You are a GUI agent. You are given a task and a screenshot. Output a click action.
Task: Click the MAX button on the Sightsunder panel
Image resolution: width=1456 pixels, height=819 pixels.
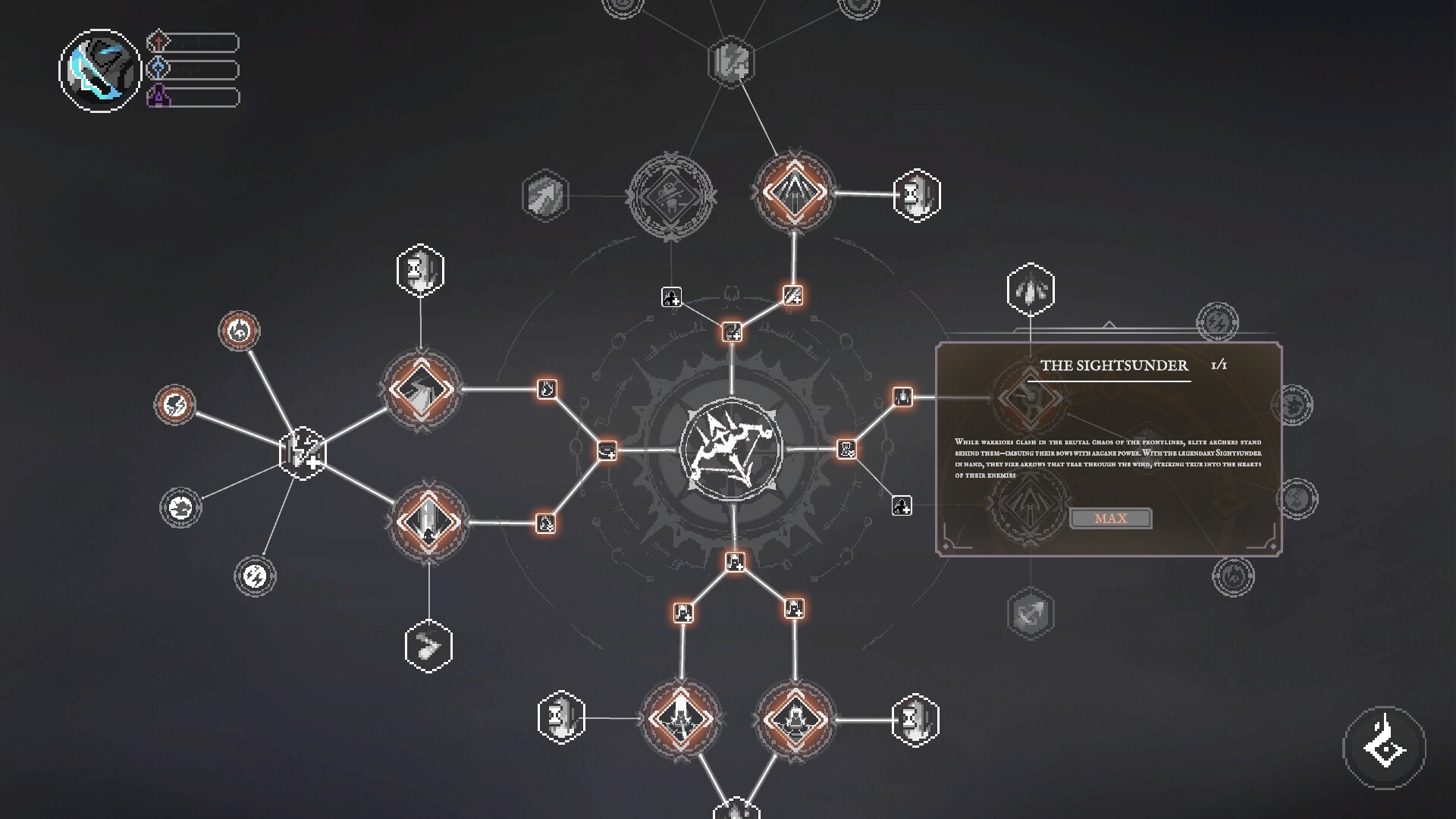[x=1111, y=518]
